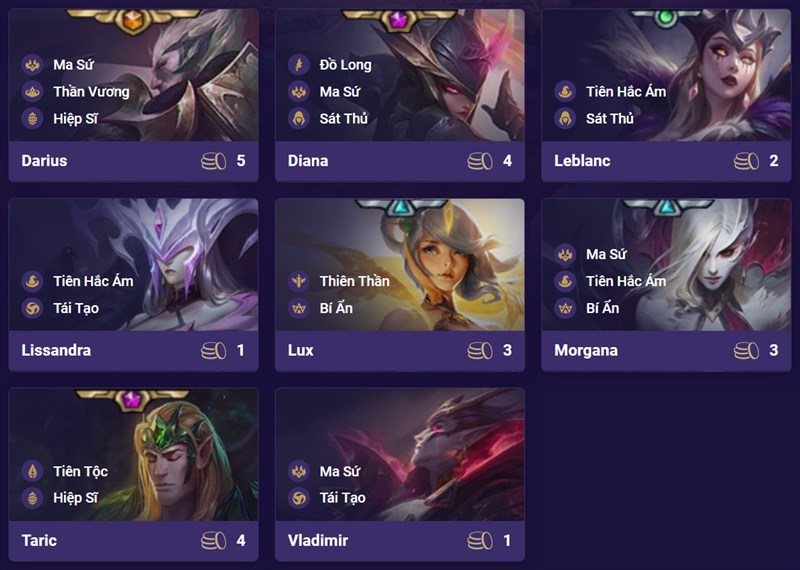
Task: Select the Sát Thủ trait on Leblanc
Action: pyautogui.click(x=610, y=118)
